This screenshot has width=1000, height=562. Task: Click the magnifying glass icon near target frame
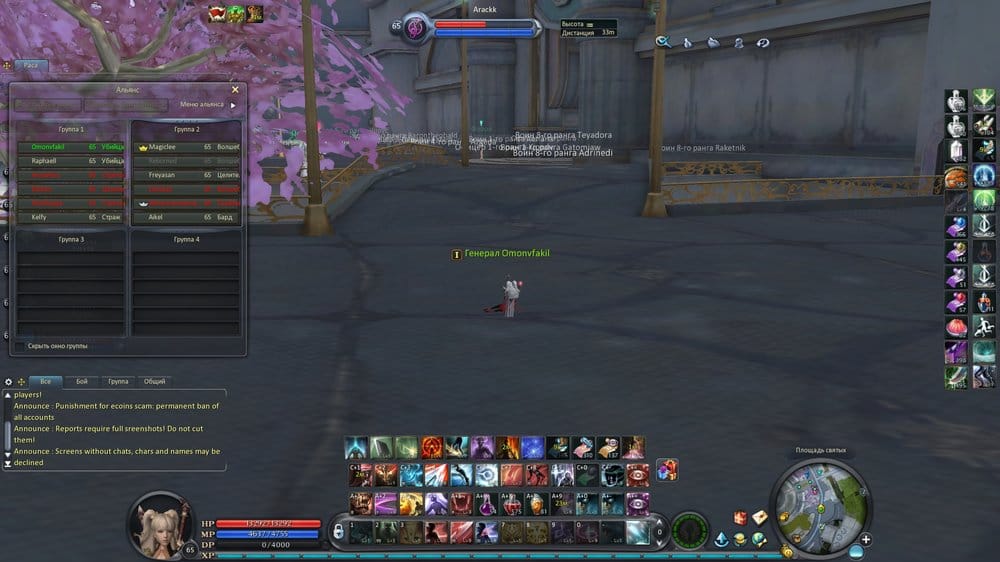coord(662,42)
